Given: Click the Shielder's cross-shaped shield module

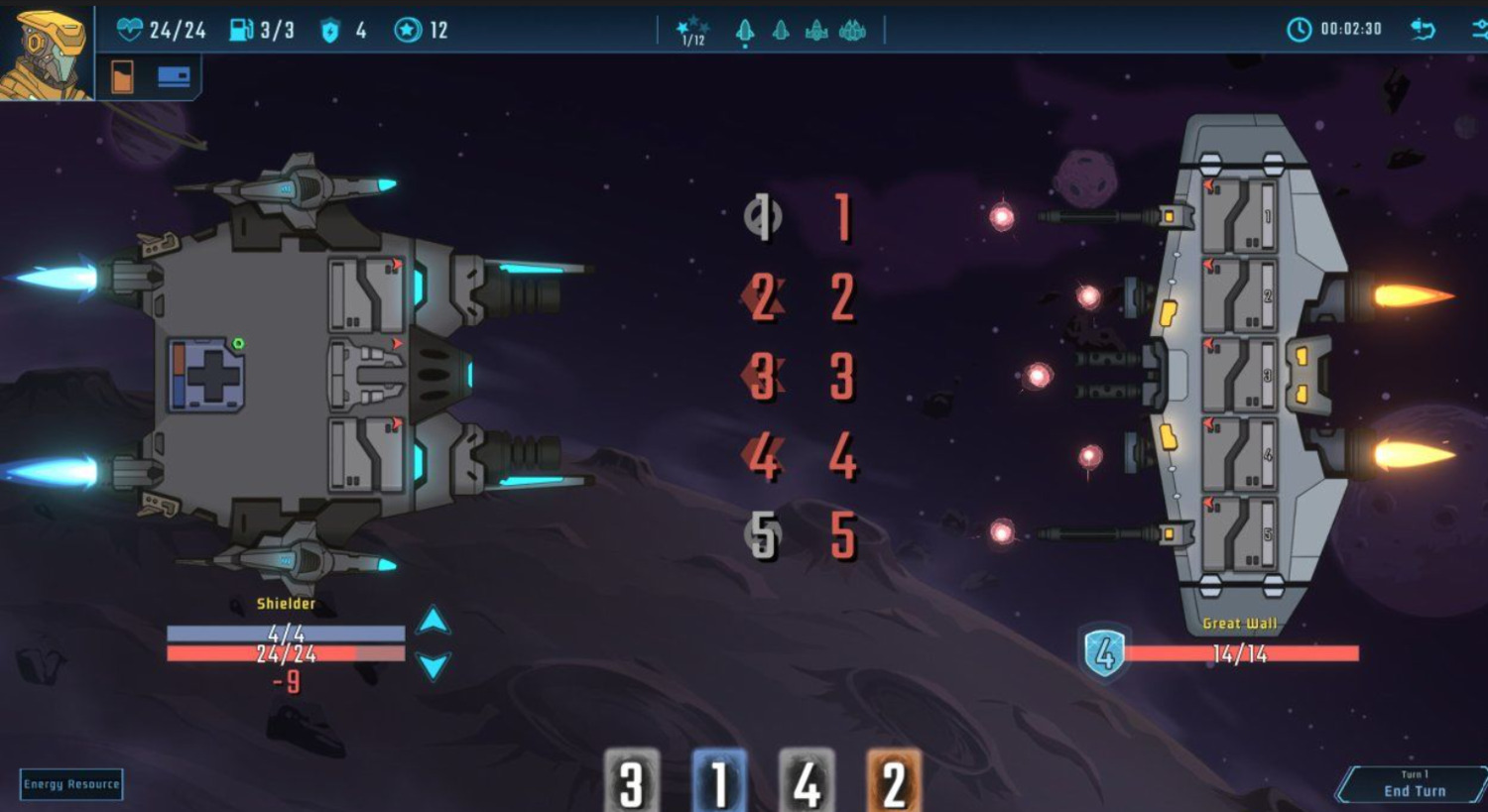Looking at the screenshot, I should [206, 375].
